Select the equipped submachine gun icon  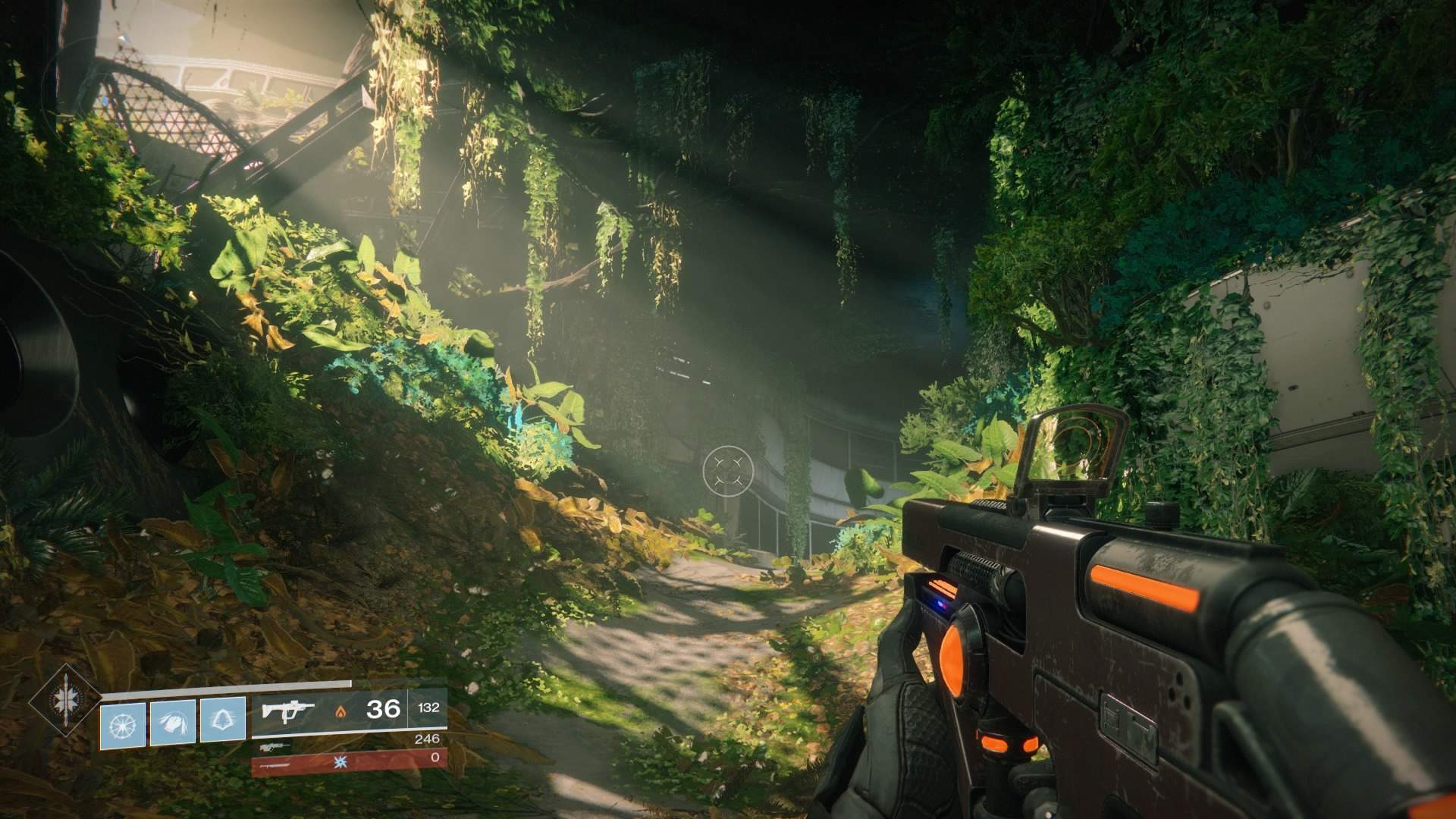coord(287,711)
